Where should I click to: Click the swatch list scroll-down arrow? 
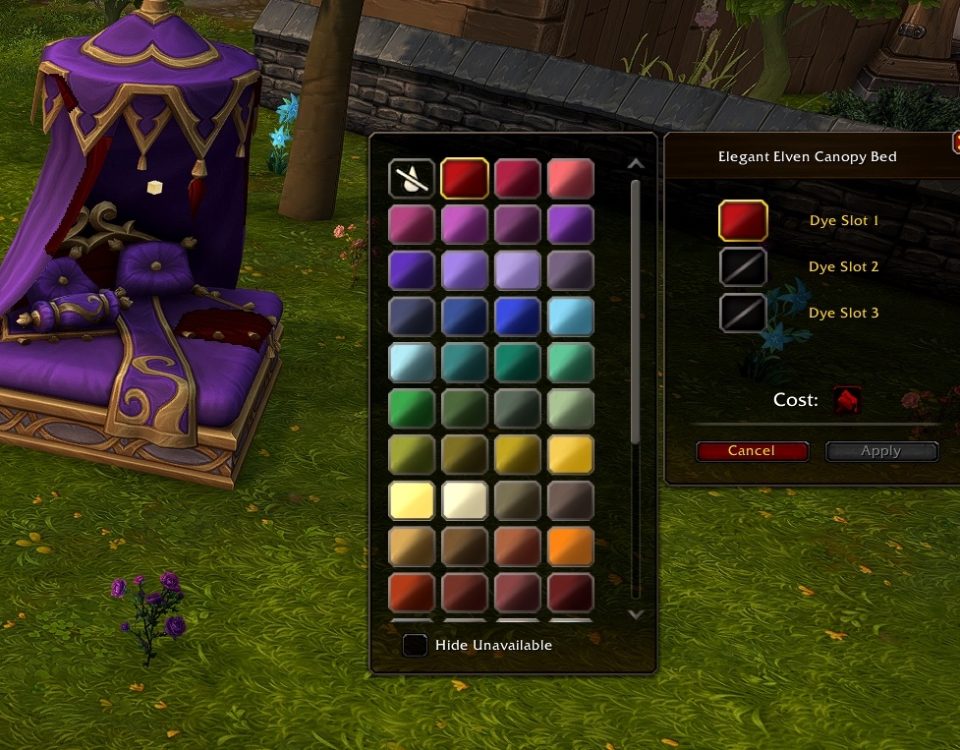click(x=635, y=614)
